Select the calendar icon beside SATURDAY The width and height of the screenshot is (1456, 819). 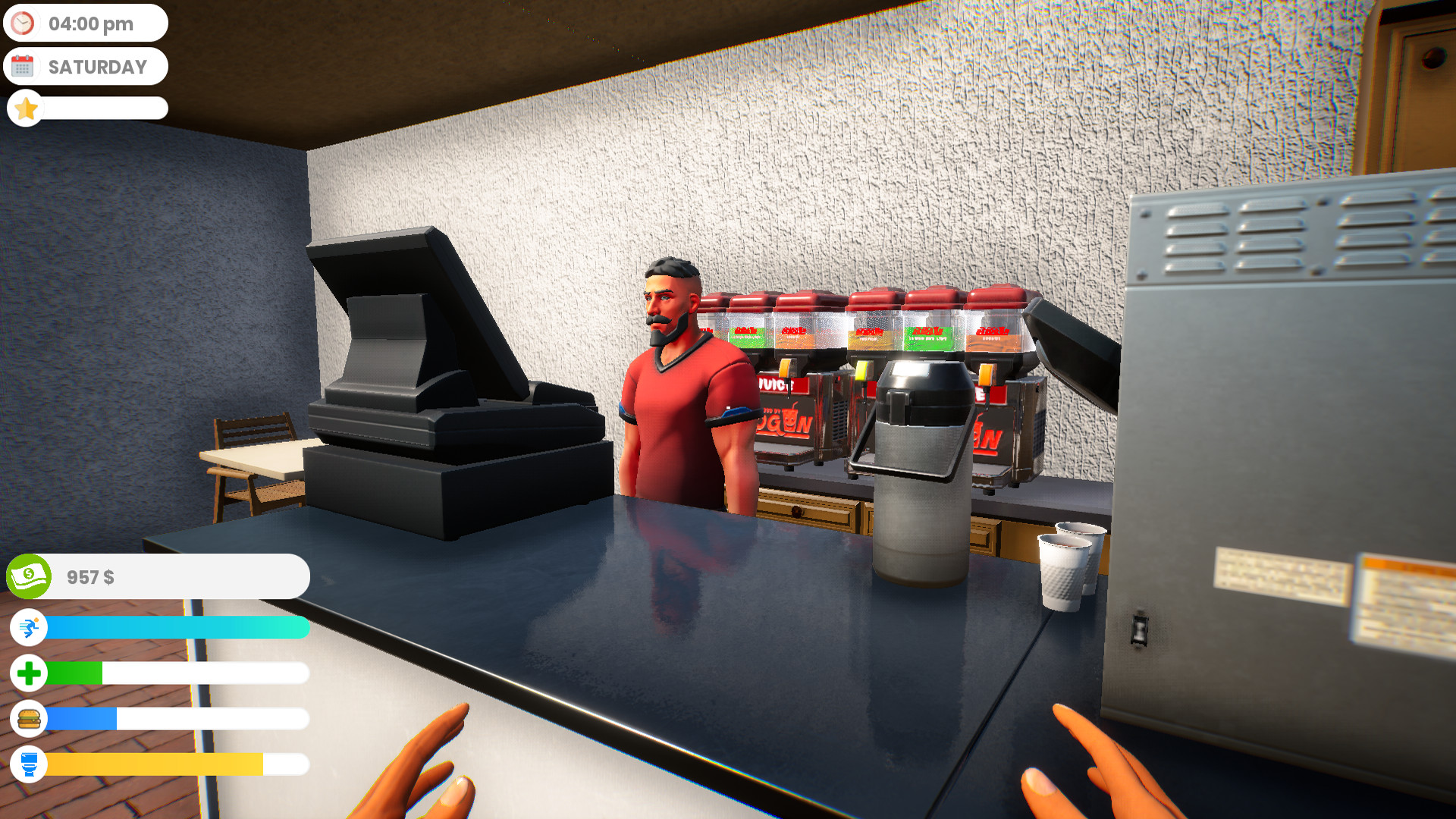click(25, 66)
